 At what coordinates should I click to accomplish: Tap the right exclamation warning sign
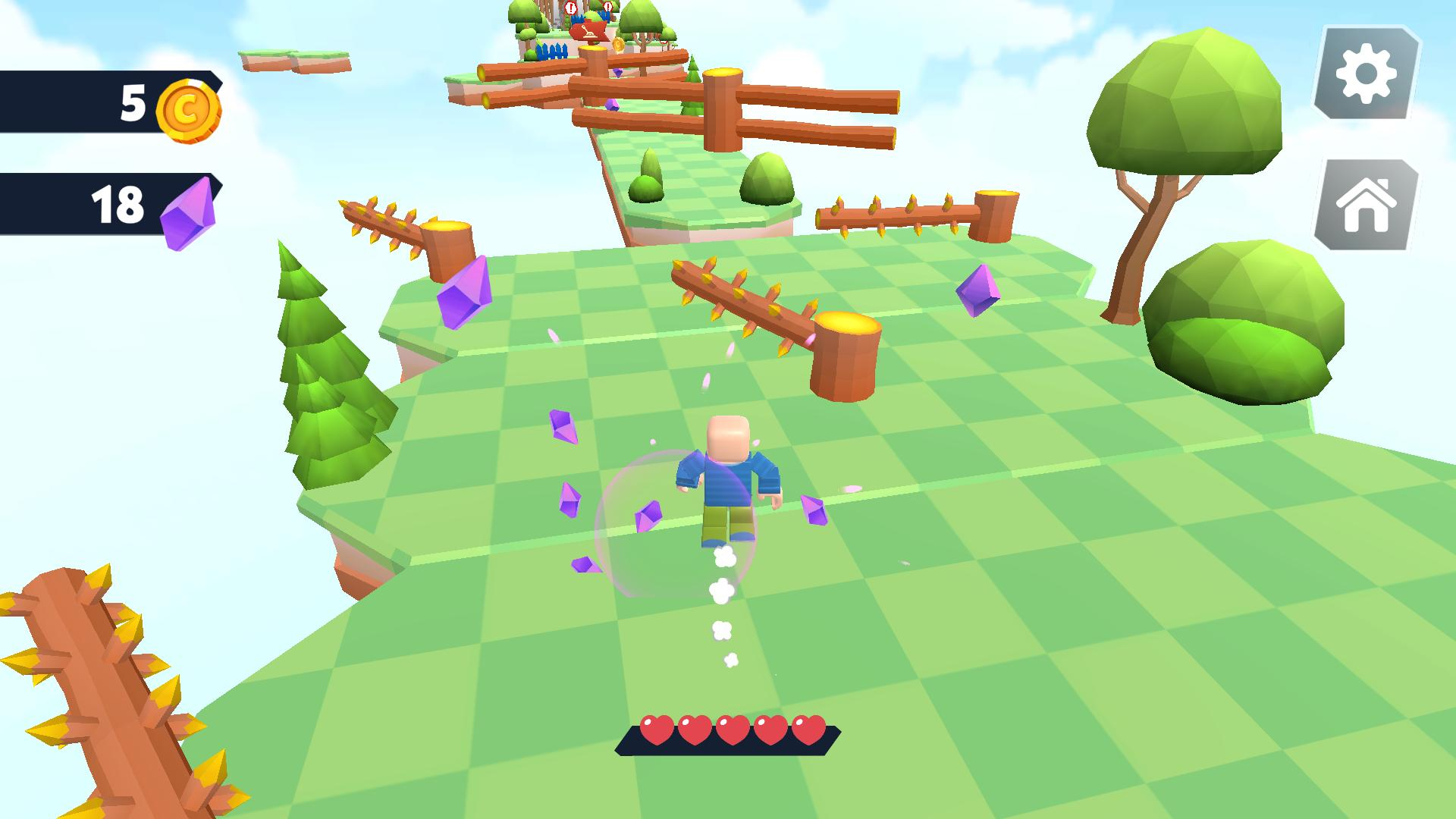[x=607, y=7]
